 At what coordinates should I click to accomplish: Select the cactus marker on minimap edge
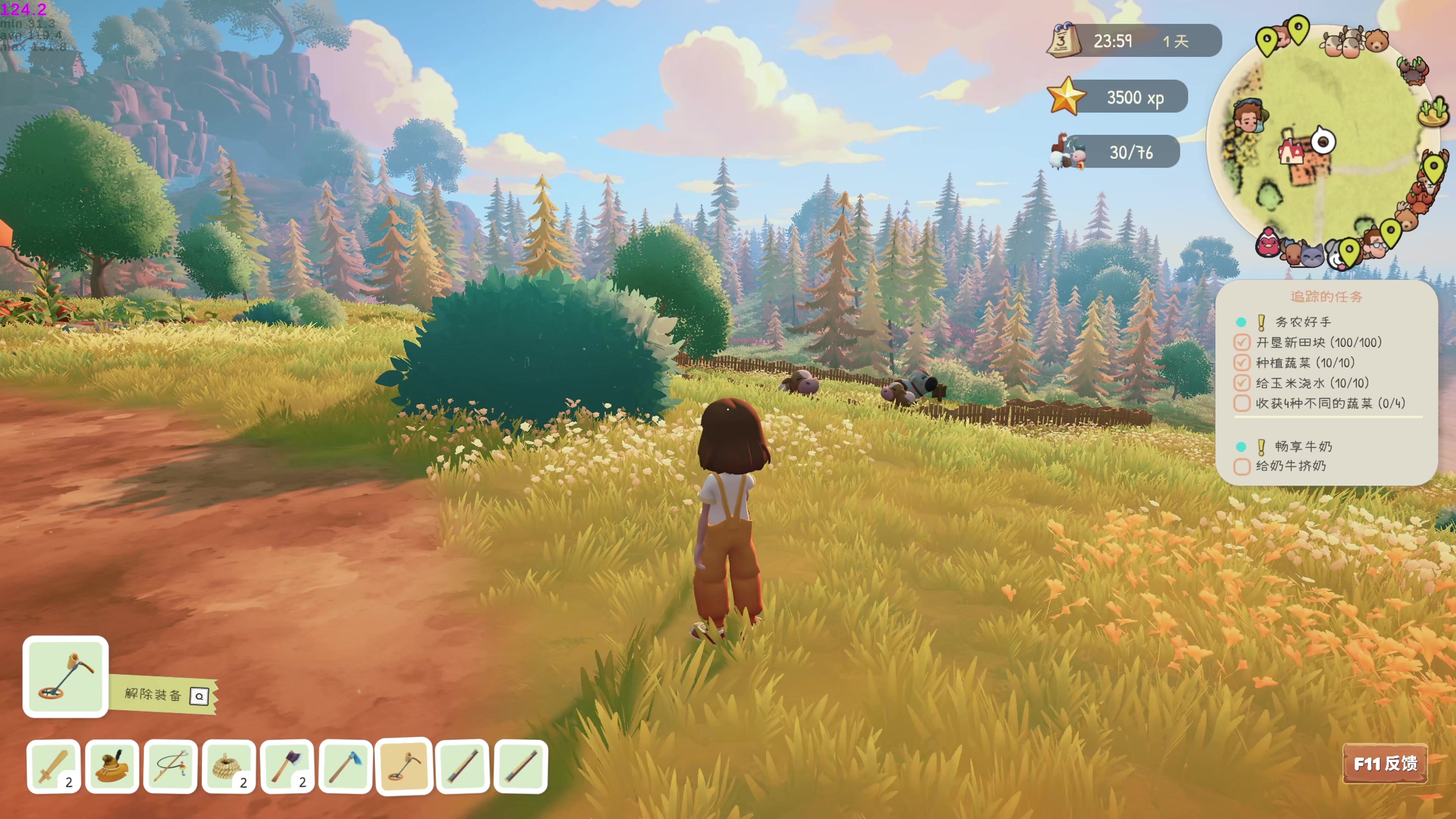[x=1433, y=111]
